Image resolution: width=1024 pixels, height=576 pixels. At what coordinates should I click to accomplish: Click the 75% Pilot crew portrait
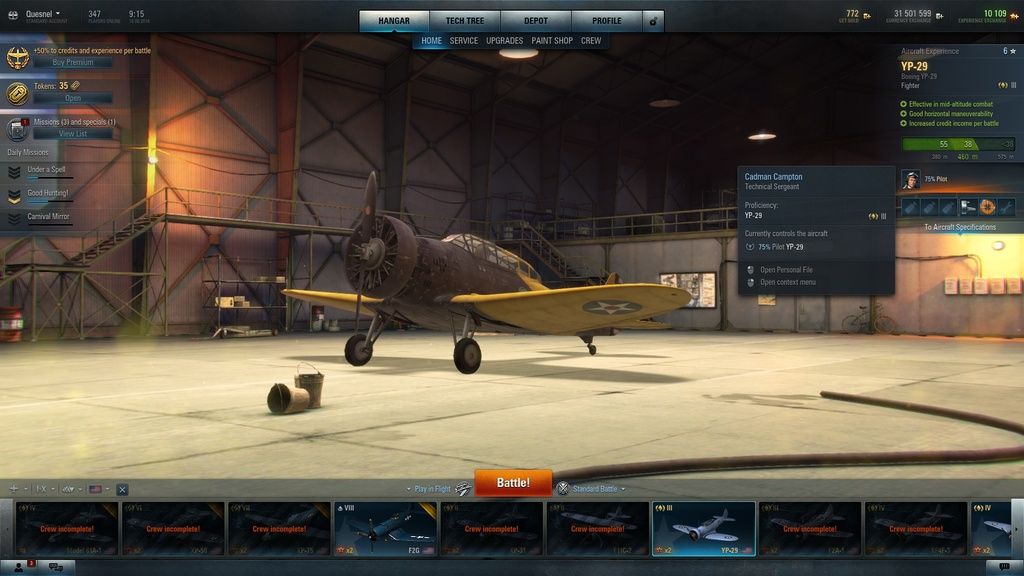click(911, 179)
